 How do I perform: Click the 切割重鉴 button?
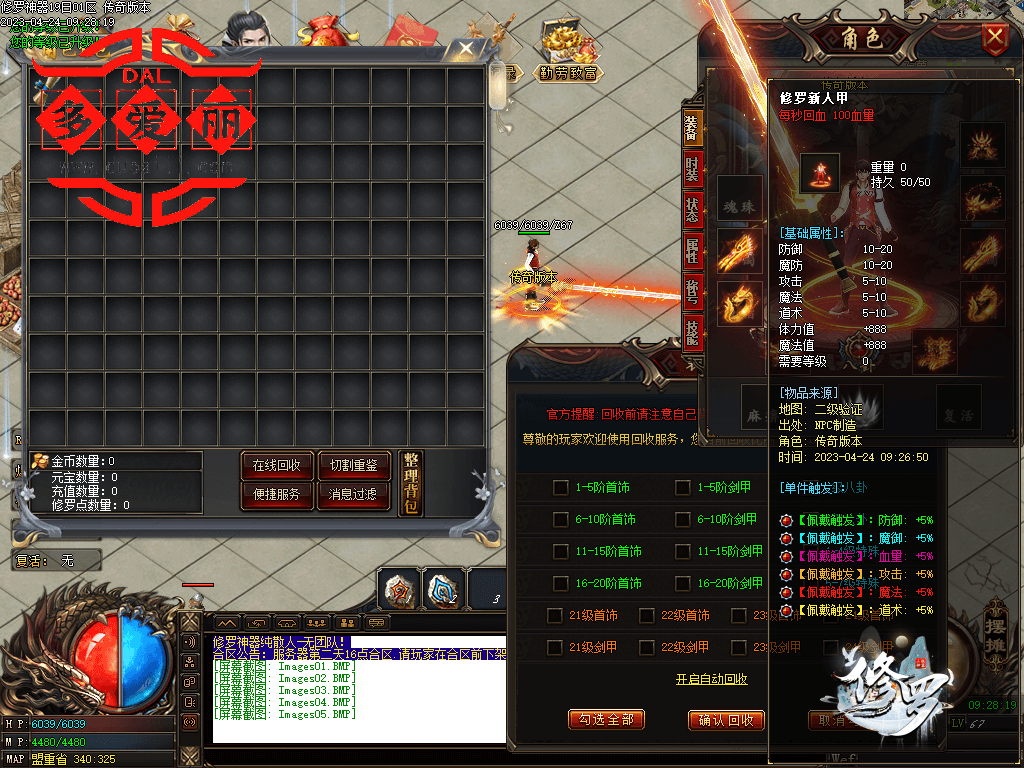pos(353,466)
